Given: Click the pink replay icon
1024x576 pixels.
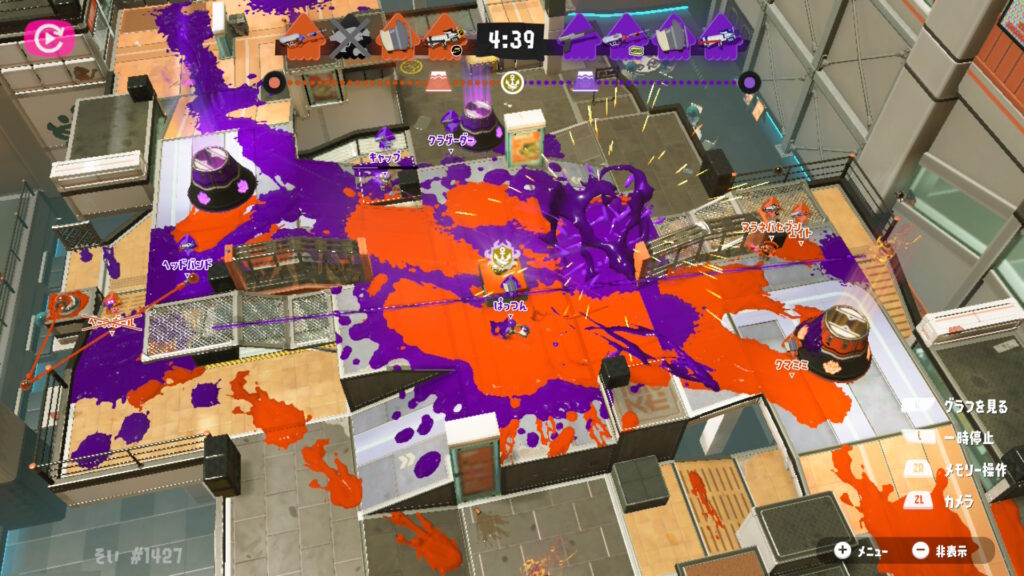Looking at the screenshot, I should tap(45, 38).
